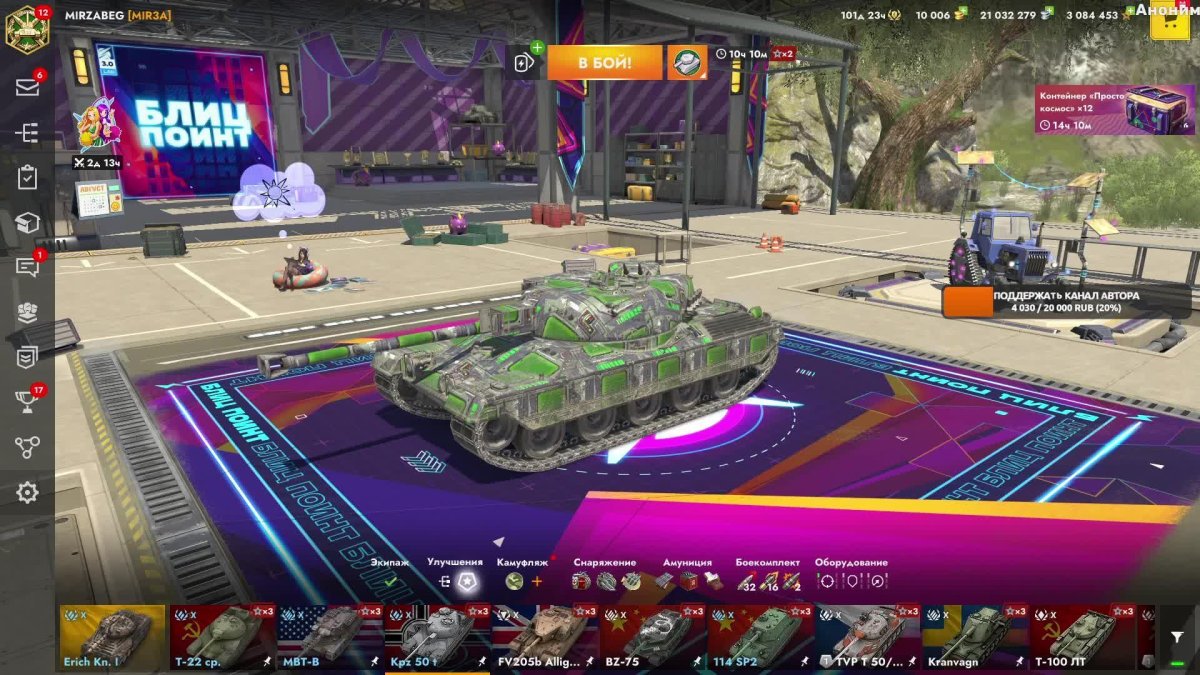The image size is (1200, 675).
Task: Open the chat messages sidebar icon
Action: [x=27, y=267]
